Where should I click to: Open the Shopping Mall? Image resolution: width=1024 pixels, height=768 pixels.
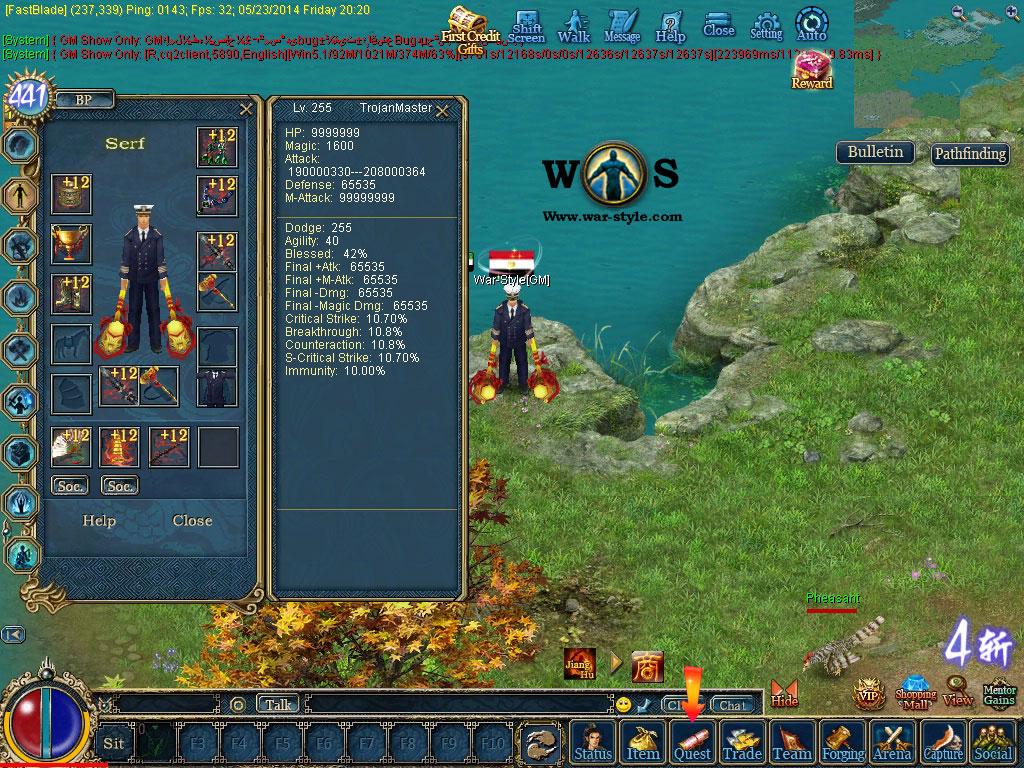tap(915, 693)
